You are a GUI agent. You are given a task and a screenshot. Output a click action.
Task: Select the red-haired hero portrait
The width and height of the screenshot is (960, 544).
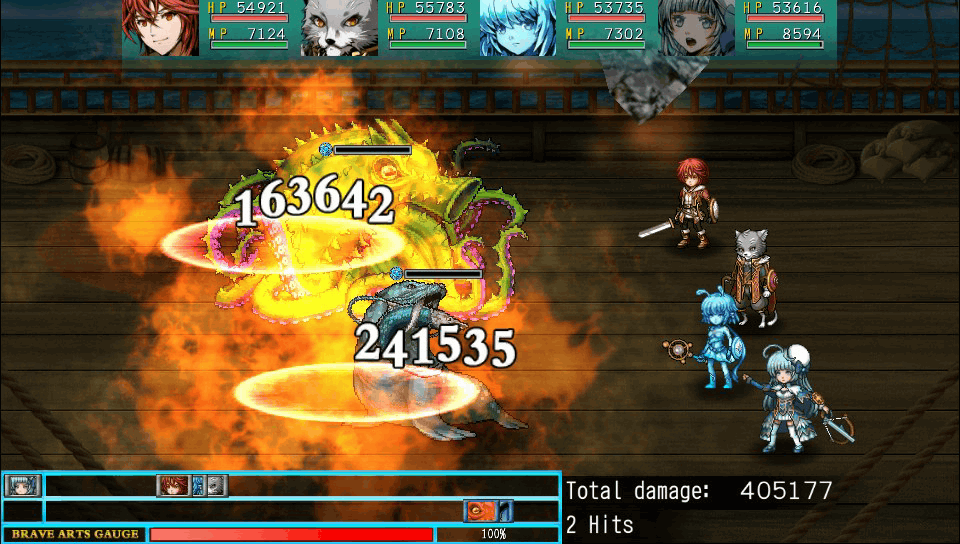[x=160, y=27]
